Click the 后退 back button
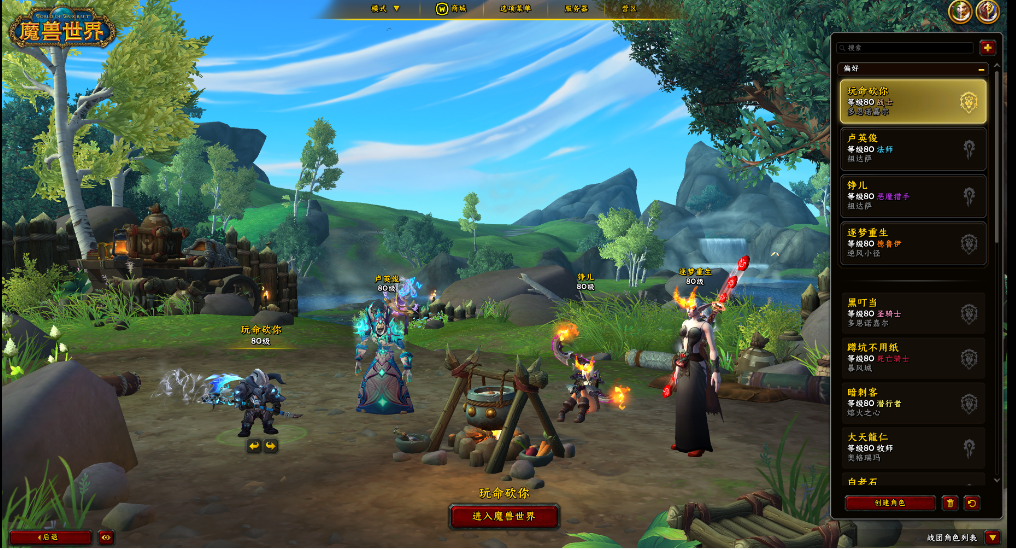1016x550 pixels. coord(50,537)
